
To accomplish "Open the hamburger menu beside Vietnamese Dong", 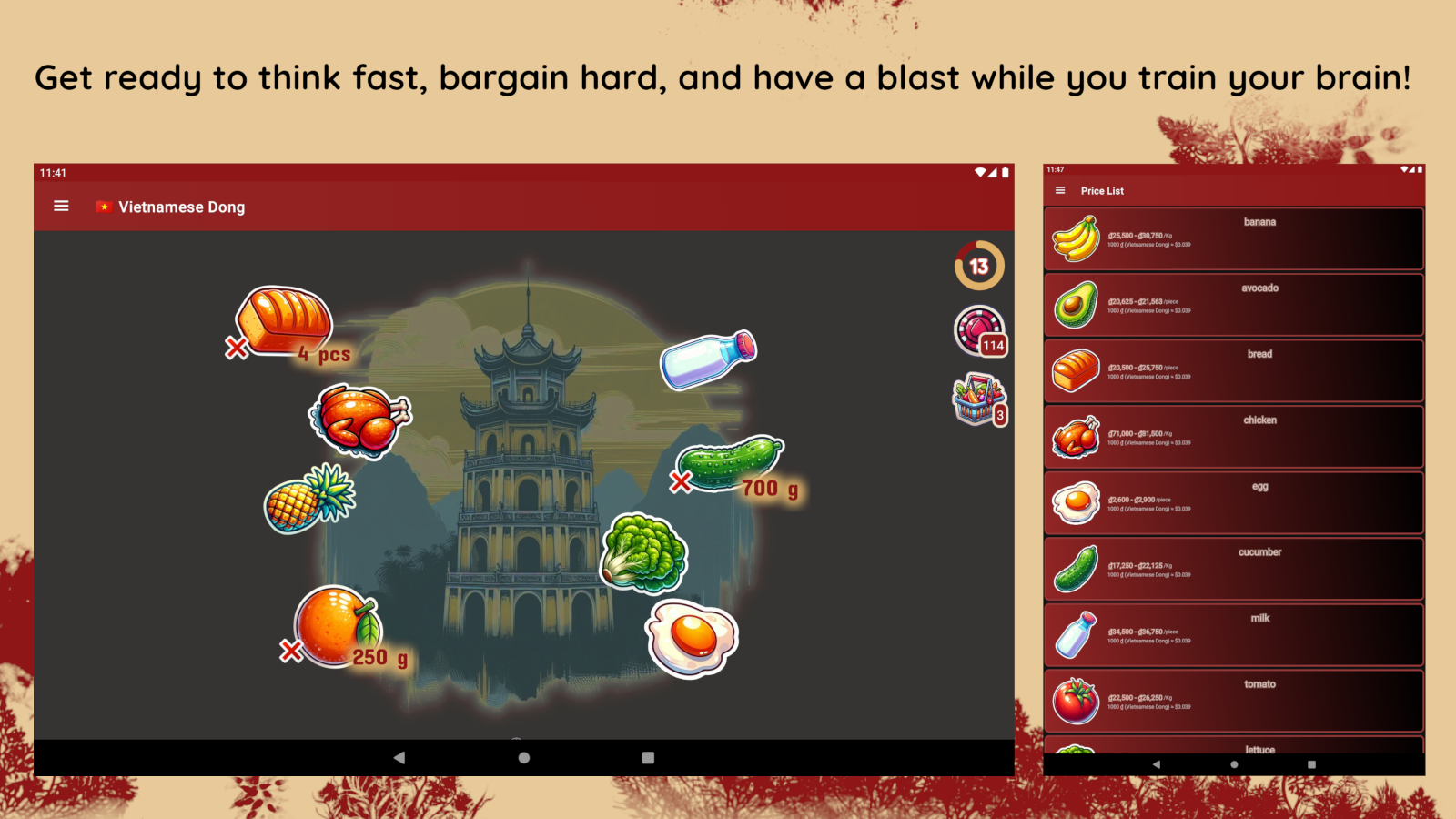I will (61, 207).
